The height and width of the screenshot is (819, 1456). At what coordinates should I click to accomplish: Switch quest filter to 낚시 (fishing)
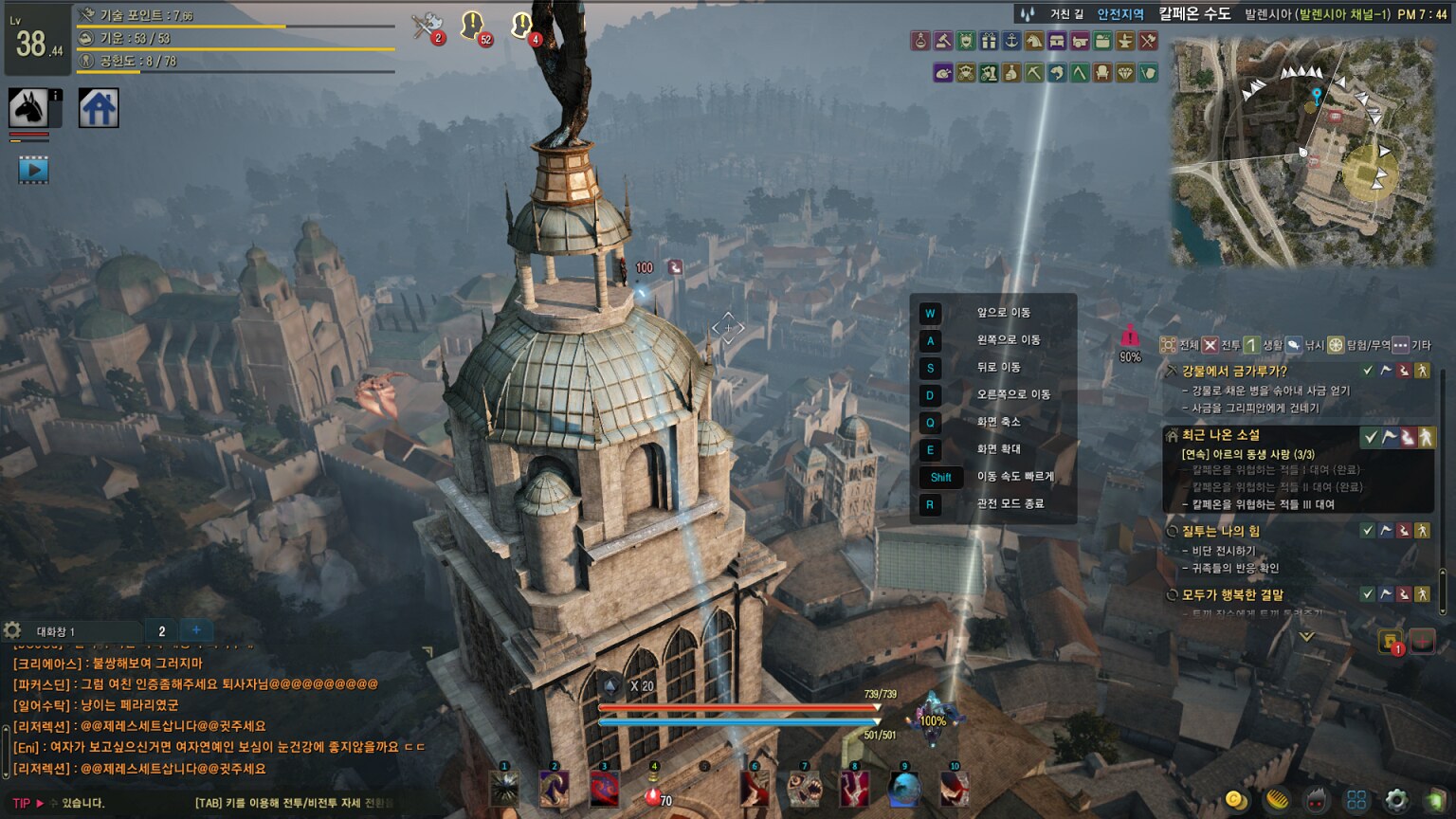coord(1304,345)
